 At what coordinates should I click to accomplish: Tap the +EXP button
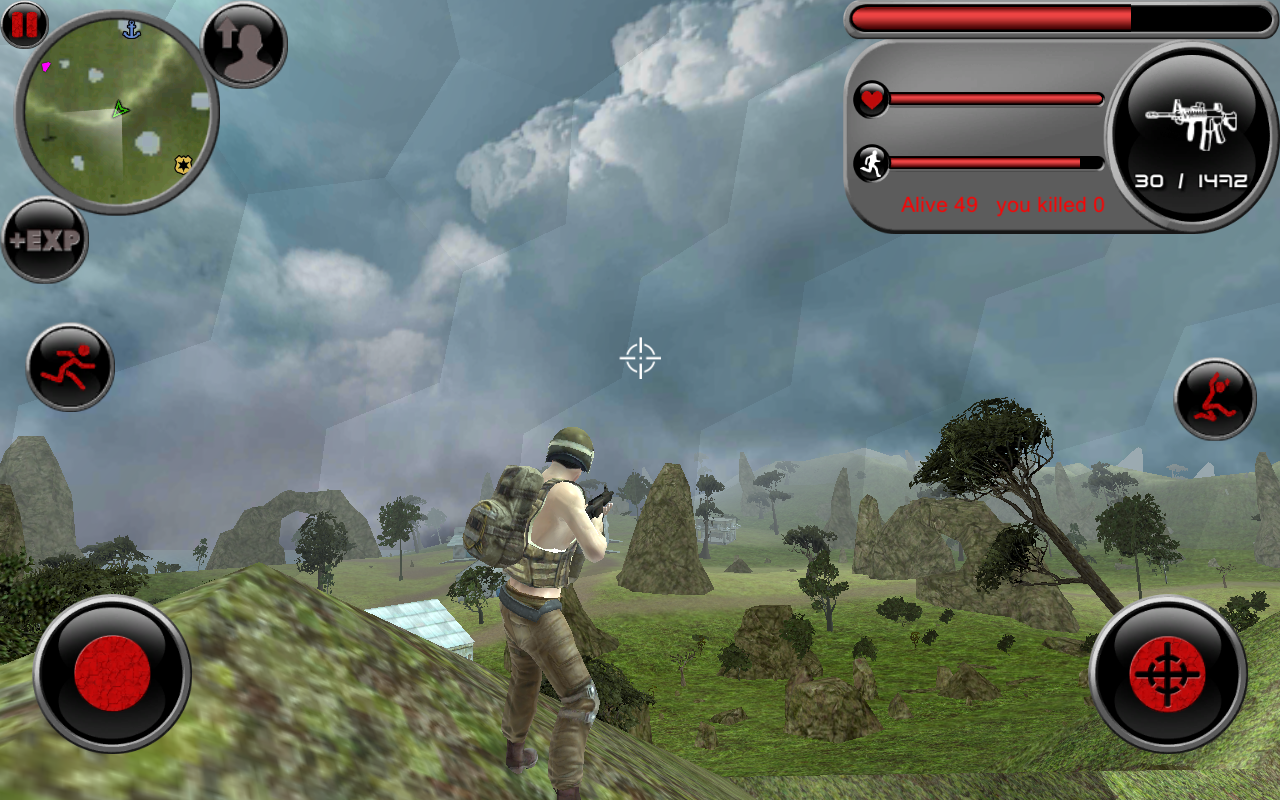coord(44,237)
